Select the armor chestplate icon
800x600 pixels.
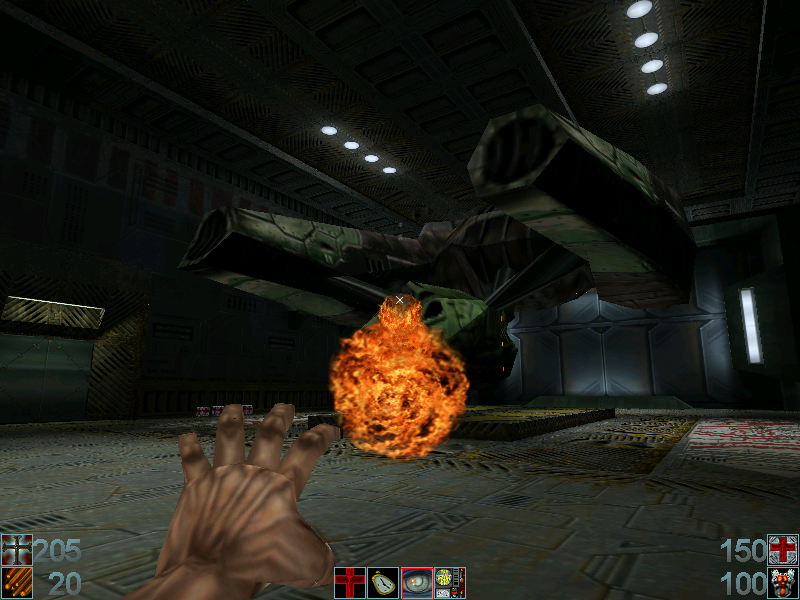(x=783, y=583)
